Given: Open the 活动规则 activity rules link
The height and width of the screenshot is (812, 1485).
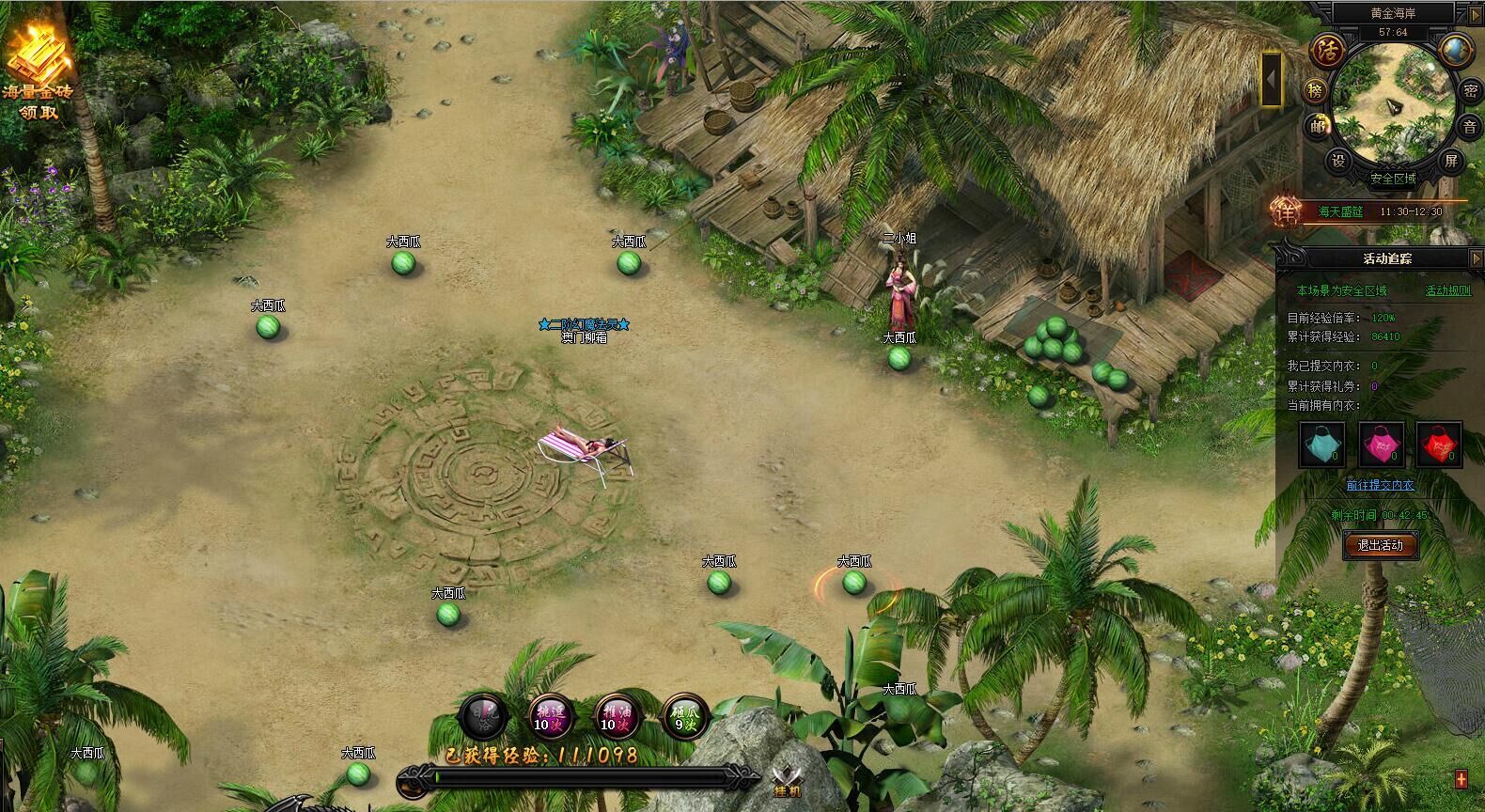Looking at the screenshot, I should [1447, 291].
